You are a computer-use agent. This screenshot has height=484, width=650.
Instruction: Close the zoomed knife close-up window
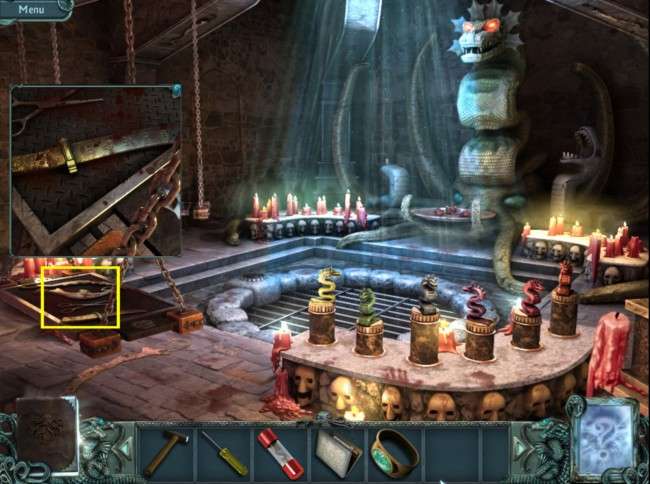(x=176, y=91)
